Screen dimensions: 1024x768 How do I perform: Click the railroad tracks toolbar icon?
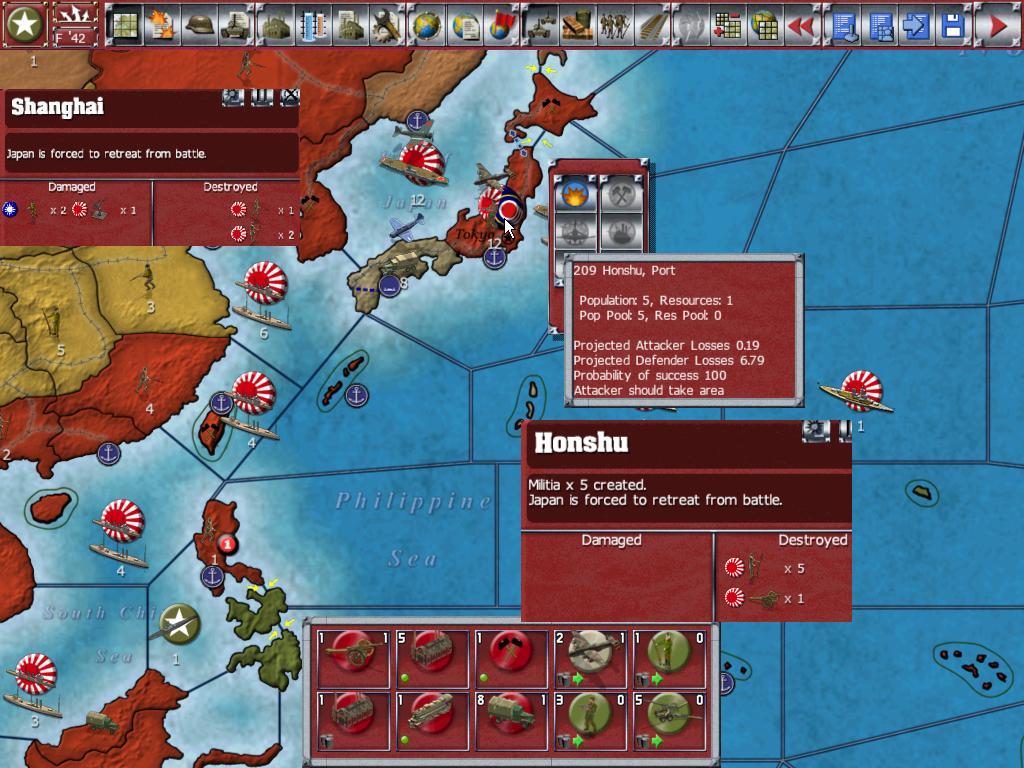point(652,25)
